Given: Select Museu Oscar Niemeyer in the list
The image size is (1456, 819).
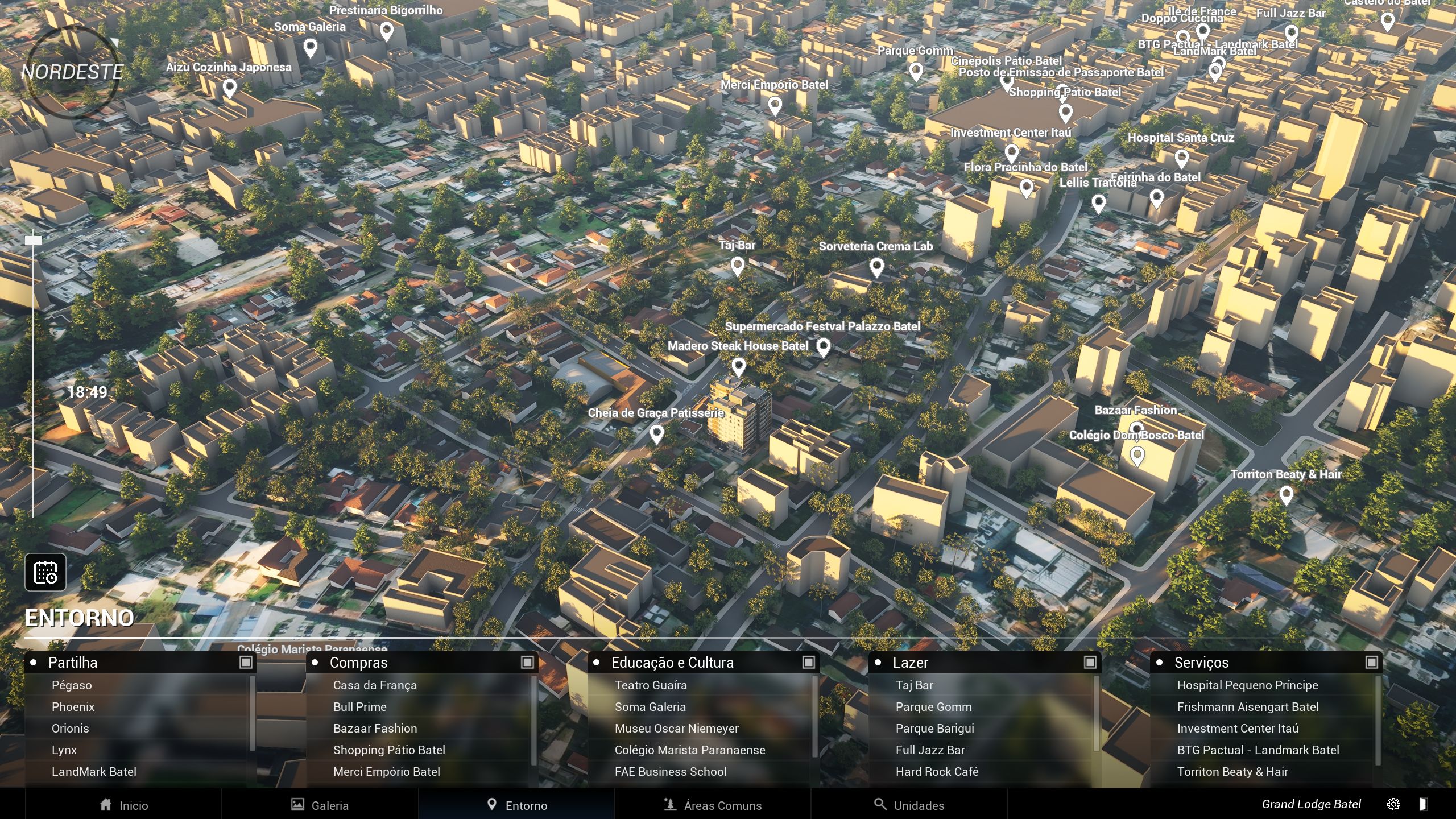Looking at the screenshot, I should 676,729.
